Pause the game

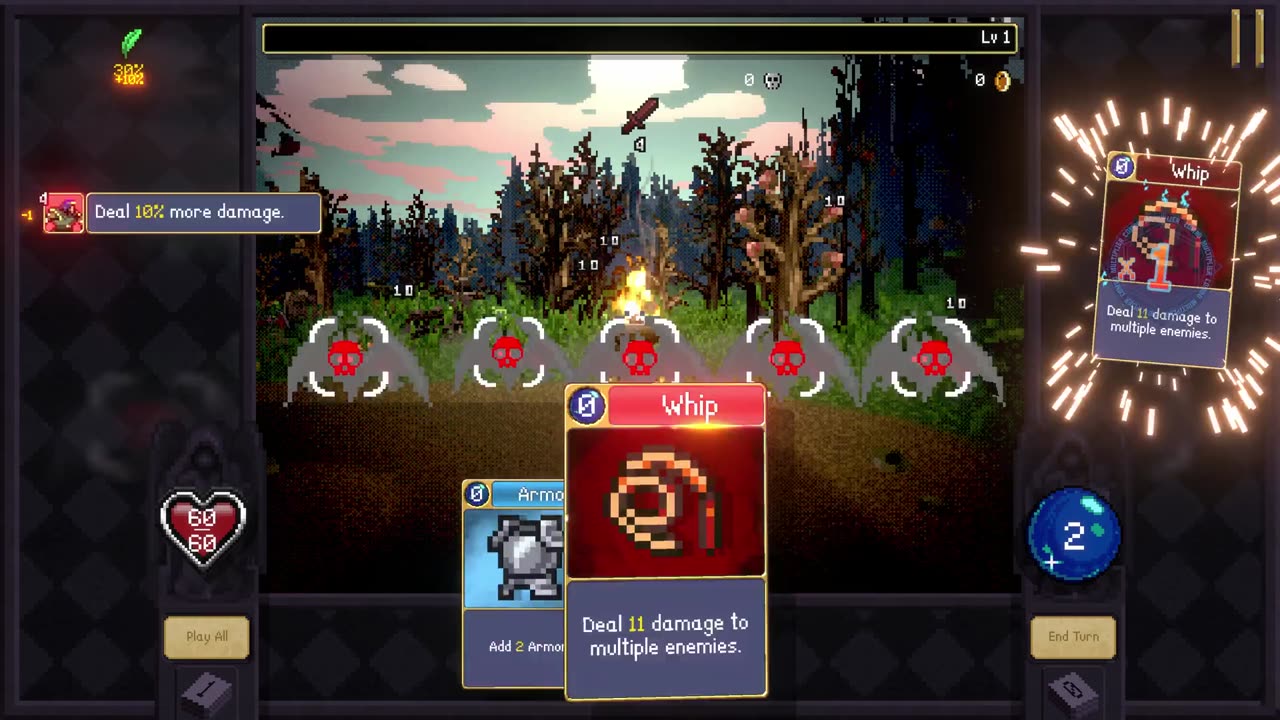coord(1247,38)
